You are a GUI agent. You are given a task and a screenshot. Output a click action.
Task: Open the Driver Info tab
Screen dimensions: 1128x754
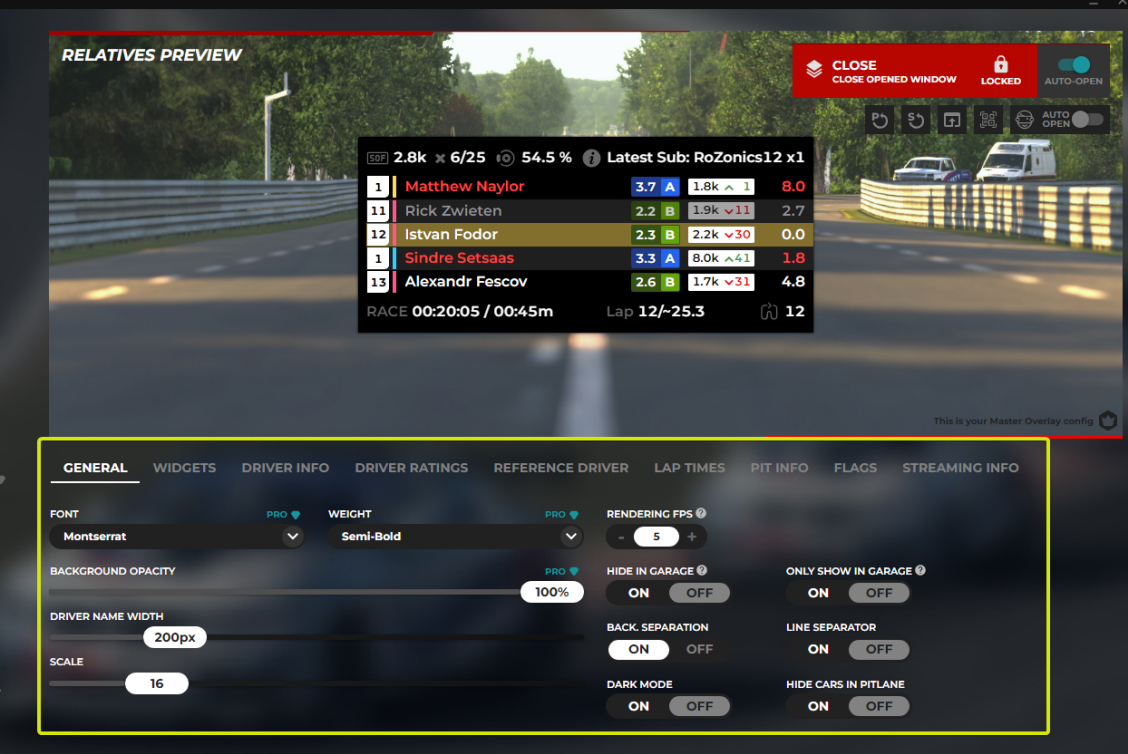(x=285, y=468)
